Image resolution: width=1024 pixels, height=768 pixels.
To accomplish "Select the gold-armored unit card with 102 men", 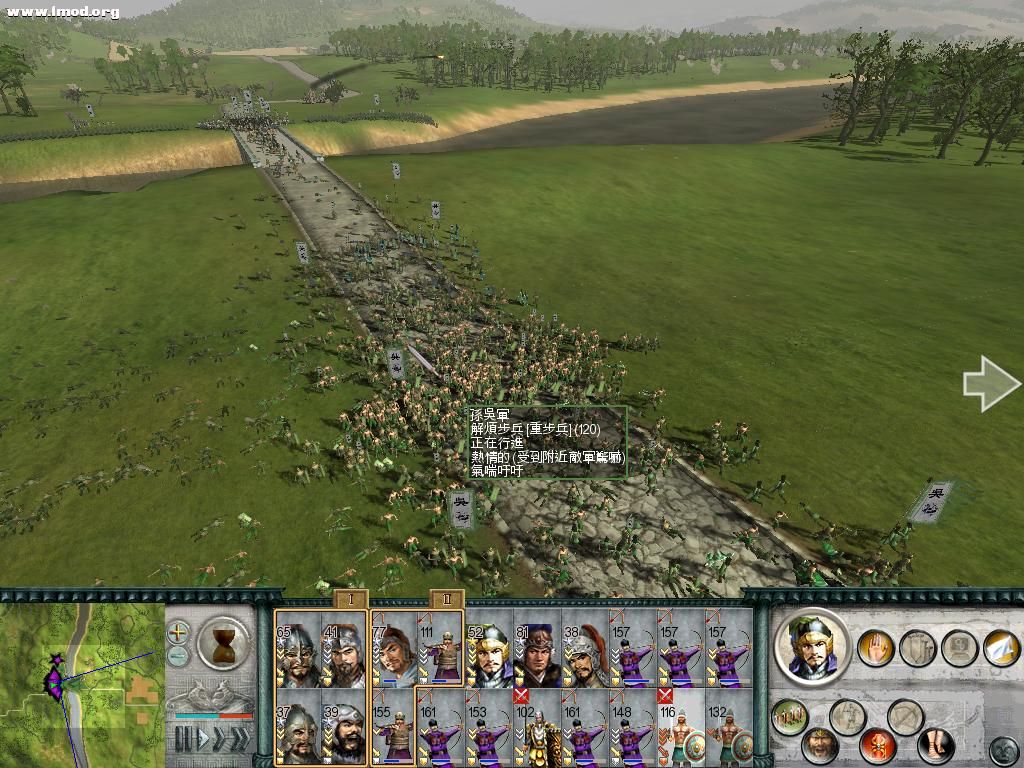I will 537,727.
